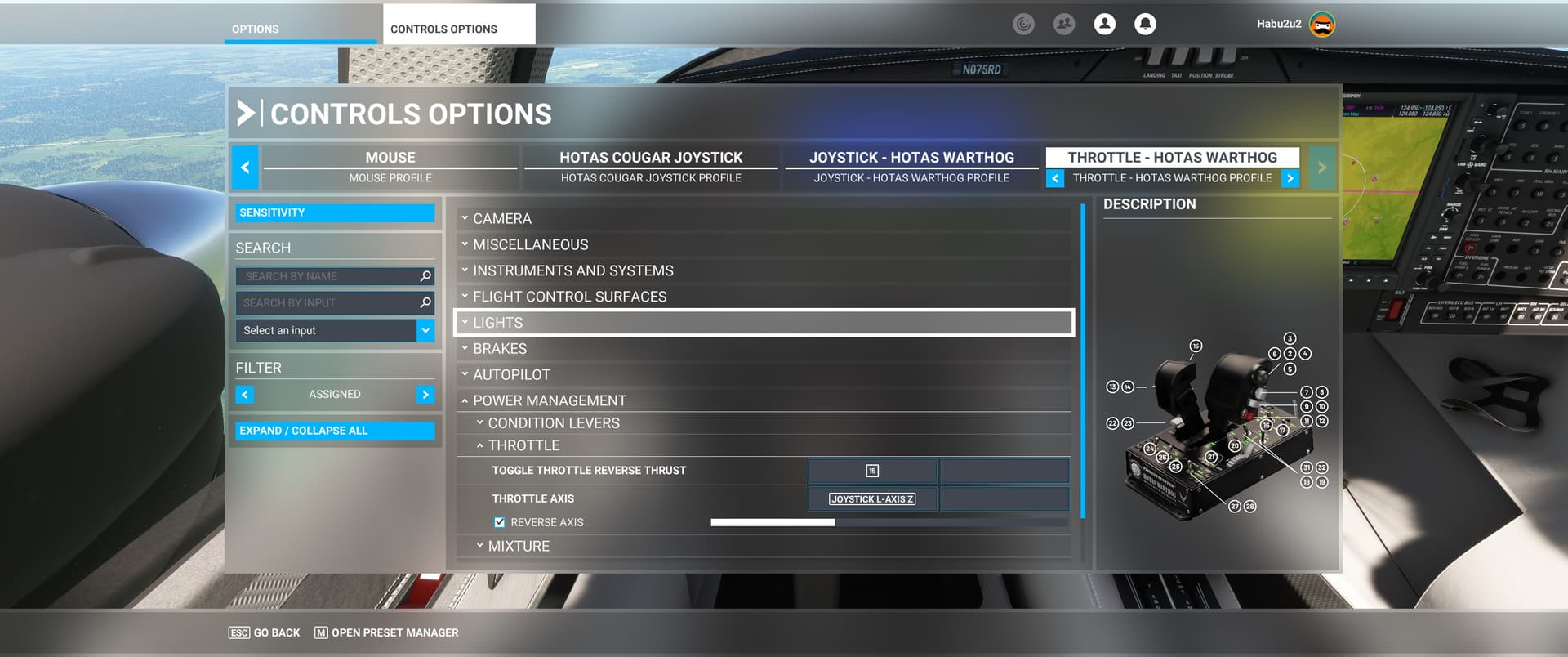
Task: Click the magnifier icon in Search by Name
Action: pos(424,276)
